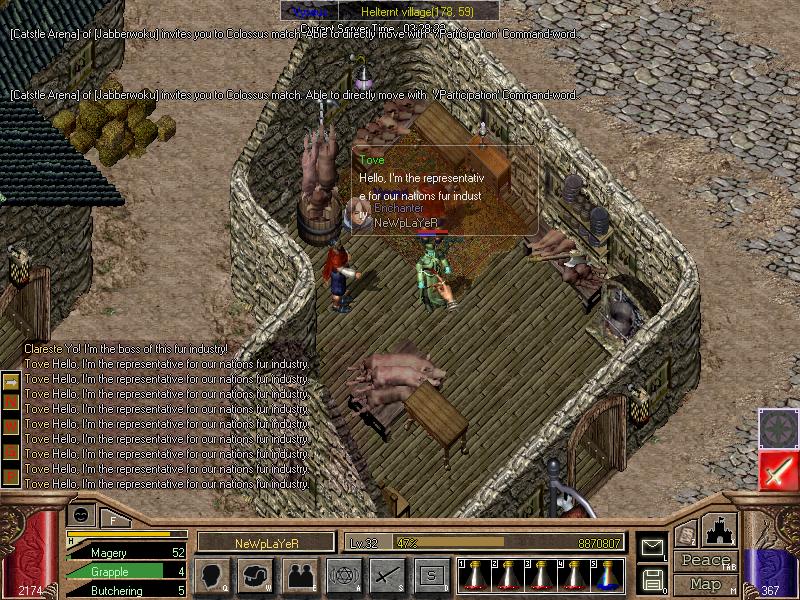Select the Butchering skill row
Screen dimensions: 800x600
(x=127, y=591)
